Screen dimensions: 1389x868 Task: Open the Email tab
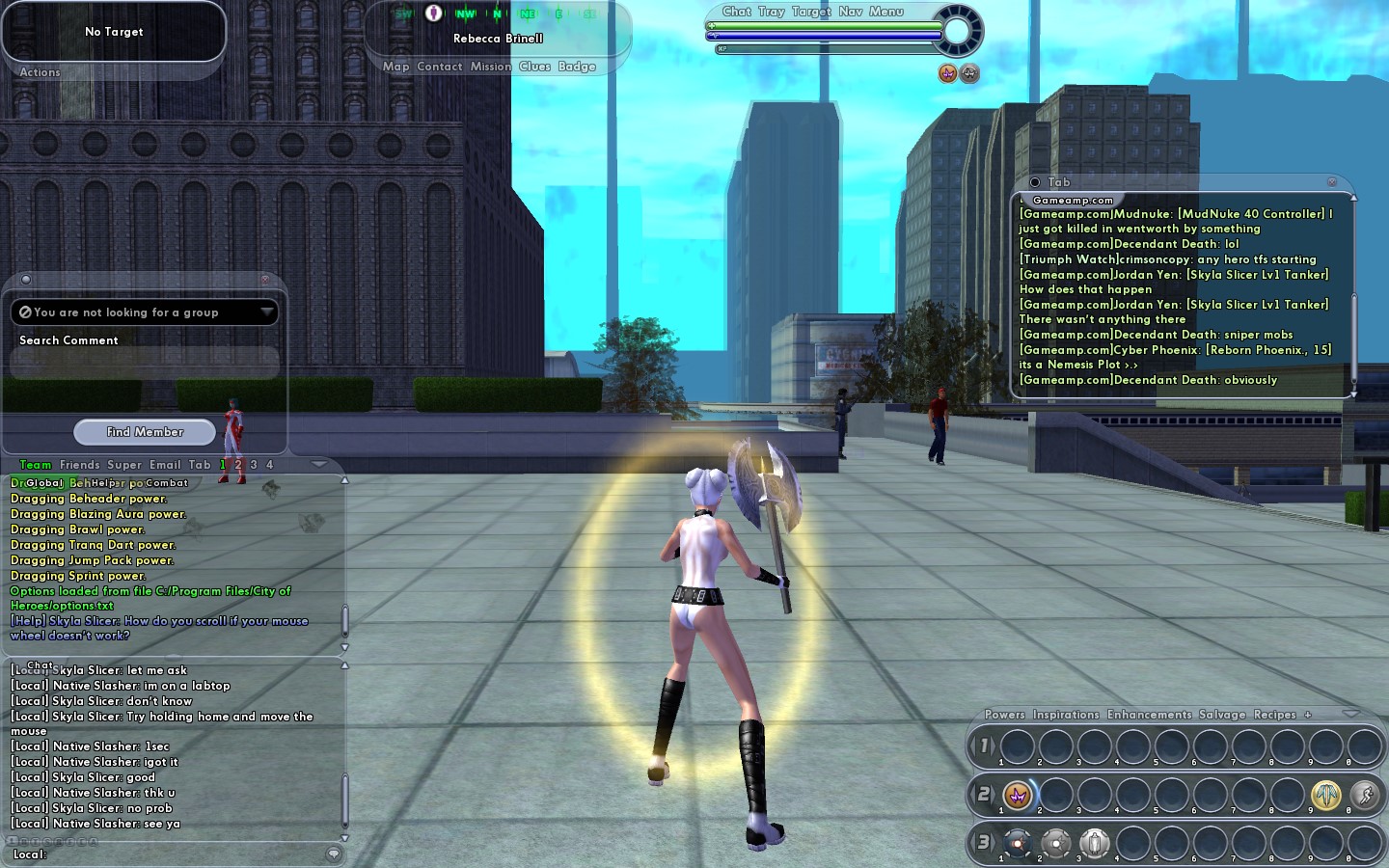[x=164, y=465]
